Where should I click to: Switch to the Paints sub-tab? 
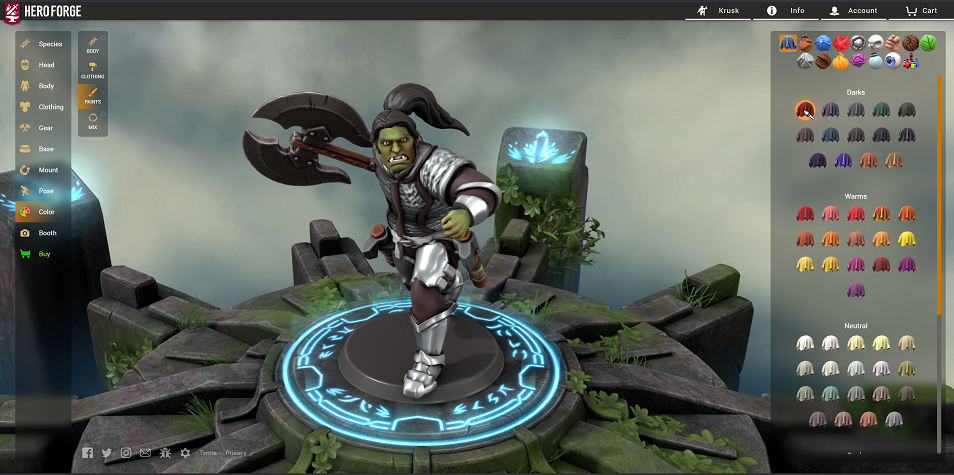pos(93,96)
